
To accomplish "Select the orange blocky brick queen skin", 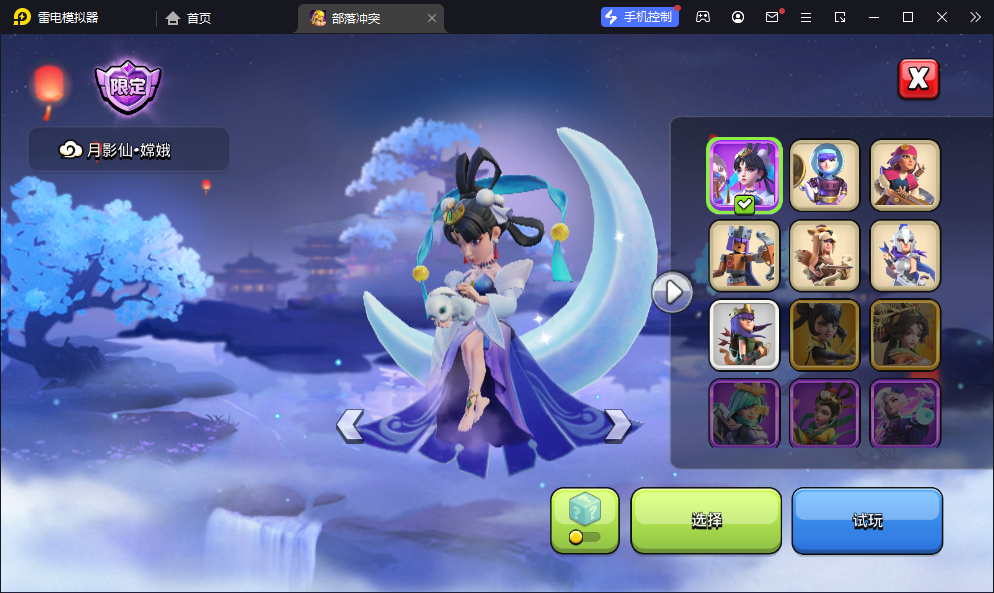I will (744, 255).
